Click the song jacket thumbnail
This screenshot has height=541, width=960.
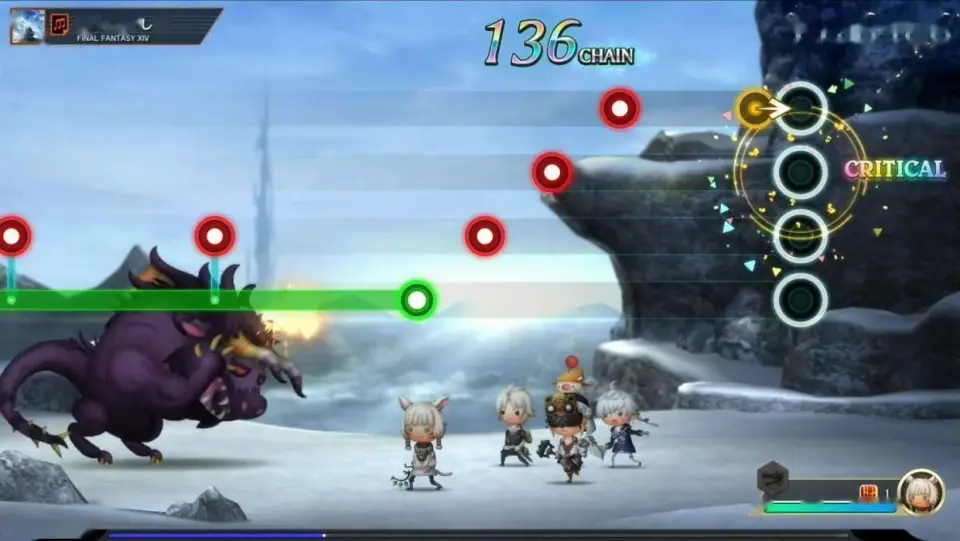(27, 26)
